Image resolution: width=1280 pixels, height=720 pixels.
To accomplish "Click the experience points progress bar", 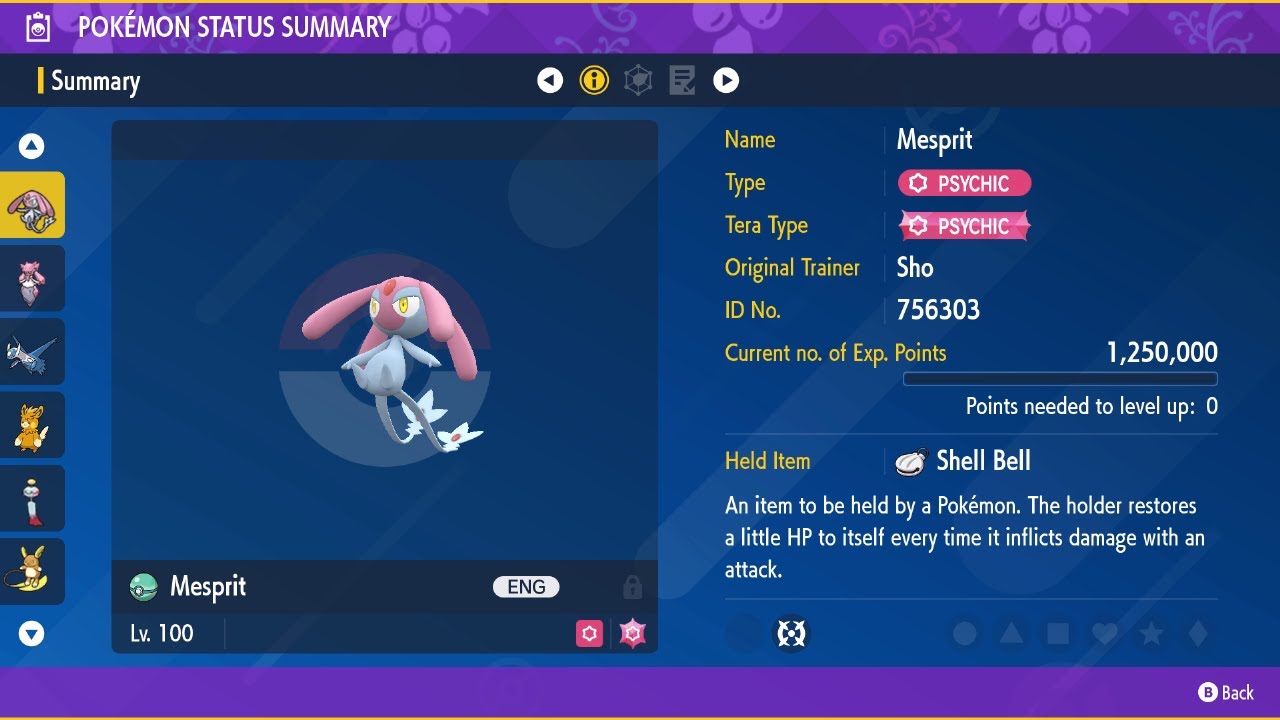I will (1060, 379).
